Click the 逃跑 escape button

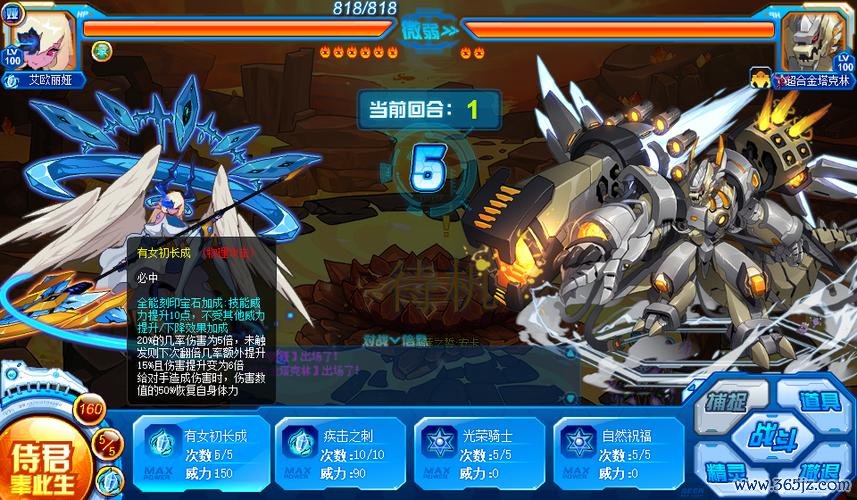tap(819, 472)
